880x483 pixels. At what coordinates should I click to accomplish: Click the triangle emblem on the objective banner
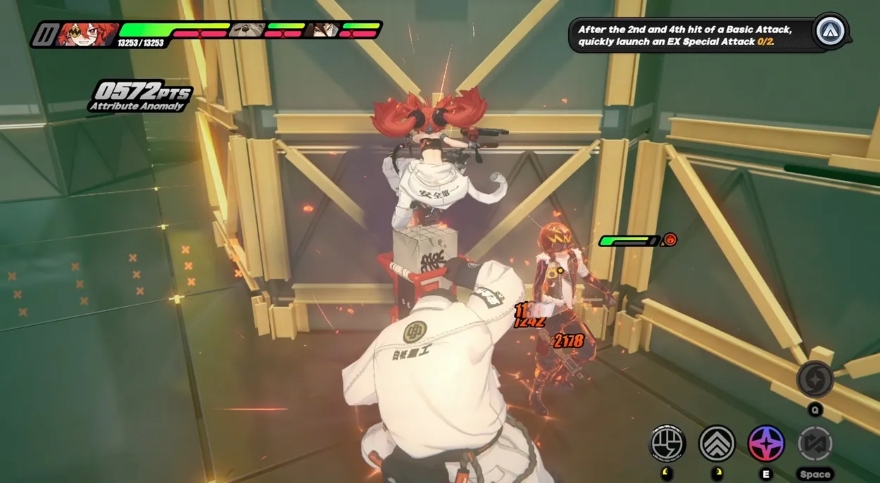tap(831, 32)
